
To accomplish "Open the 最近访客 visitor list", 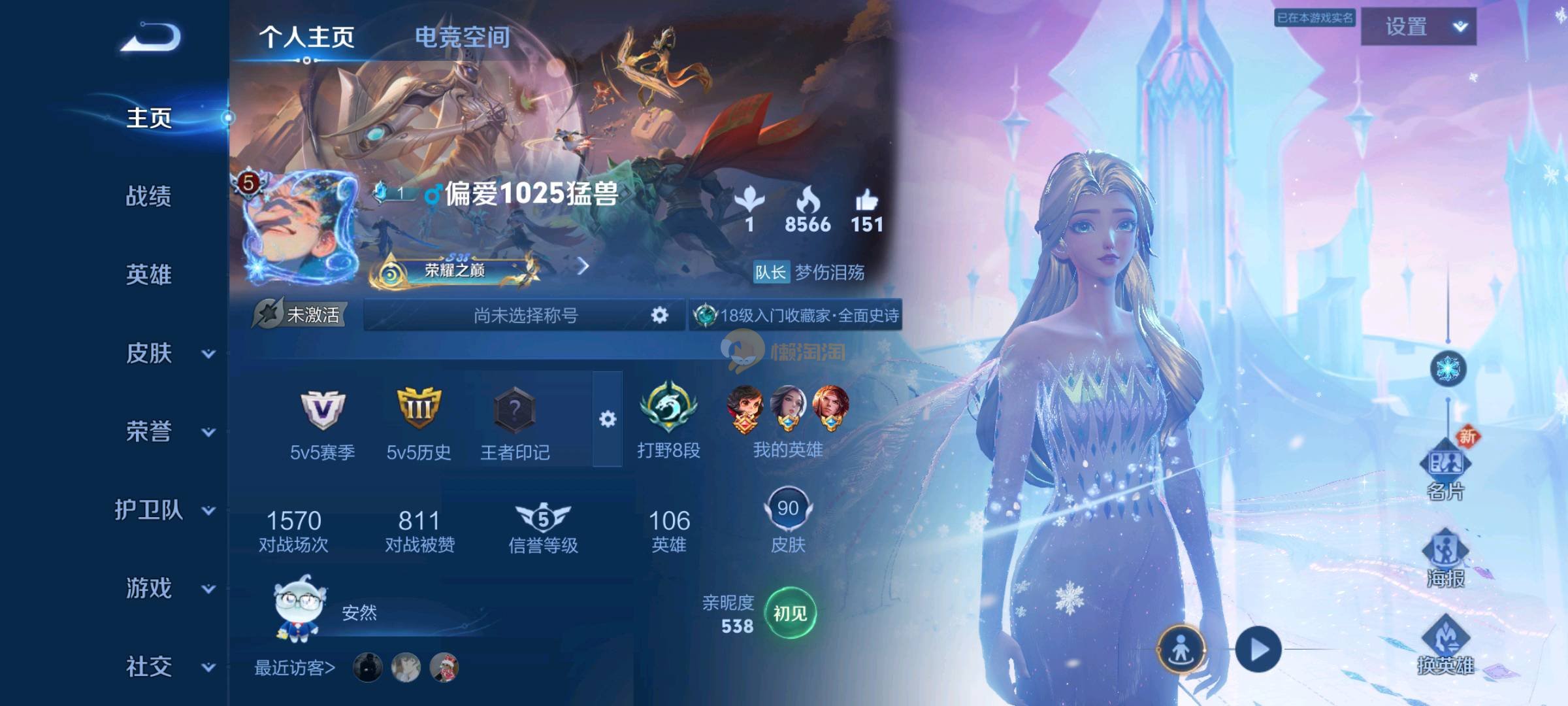I will (295, 667).
